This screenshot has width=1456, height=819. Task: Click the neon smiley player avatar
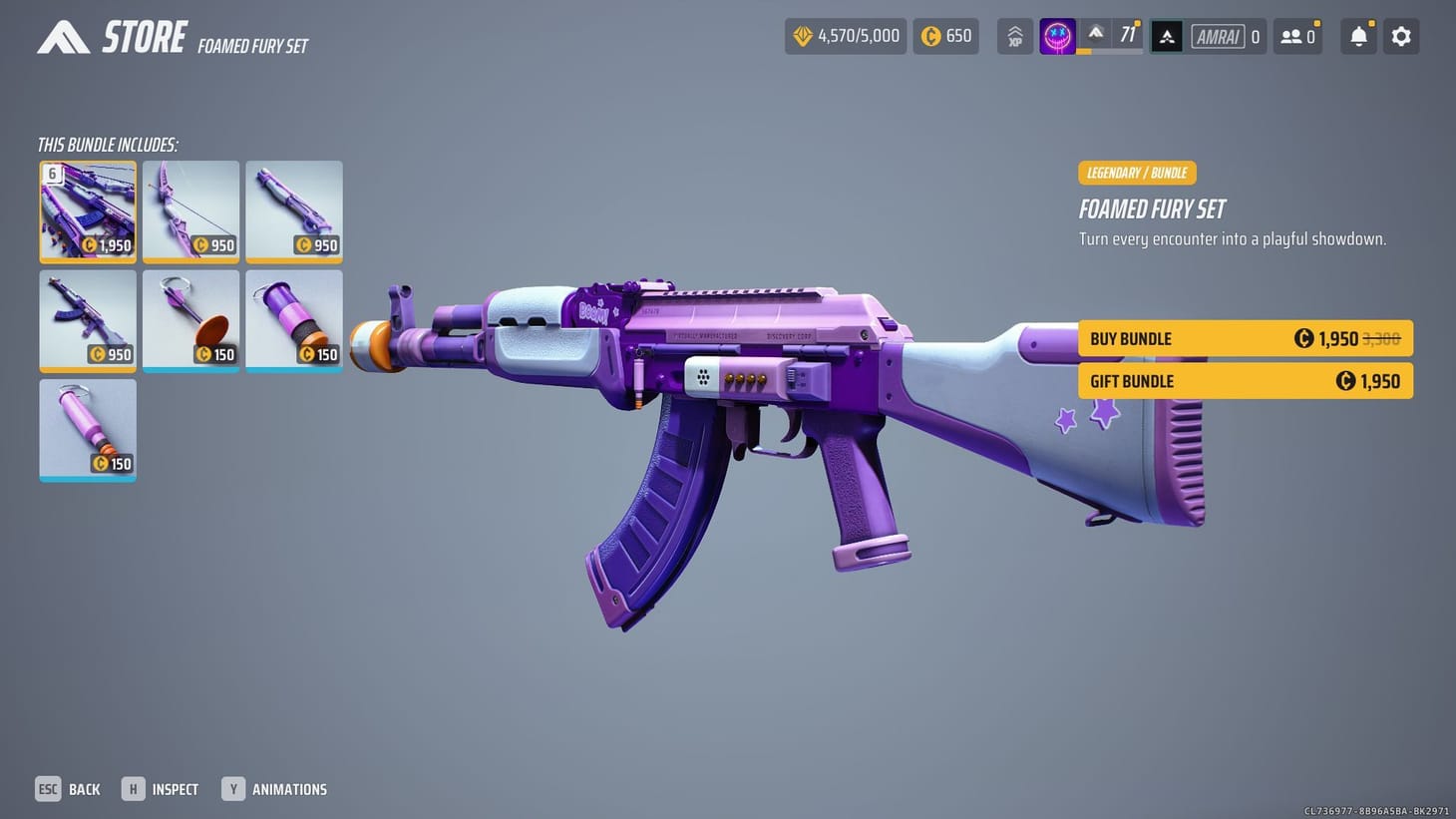(1057, 36)
